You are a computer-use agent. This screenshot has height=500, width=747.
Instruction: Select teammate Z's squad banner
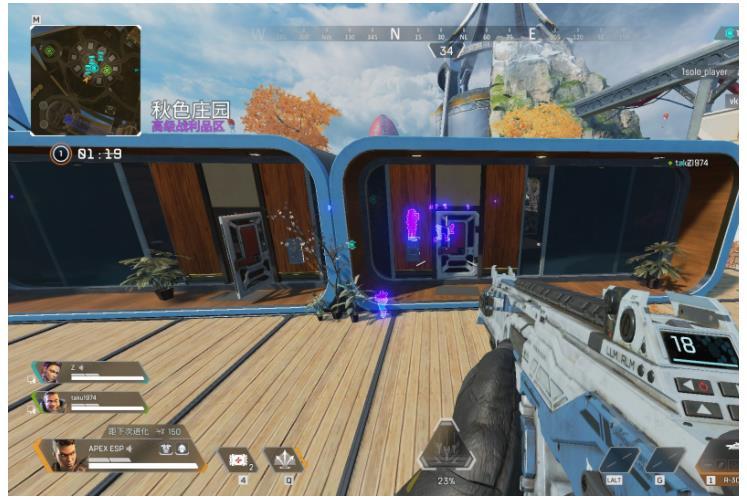pyautogui.click(x=90, y=373)
